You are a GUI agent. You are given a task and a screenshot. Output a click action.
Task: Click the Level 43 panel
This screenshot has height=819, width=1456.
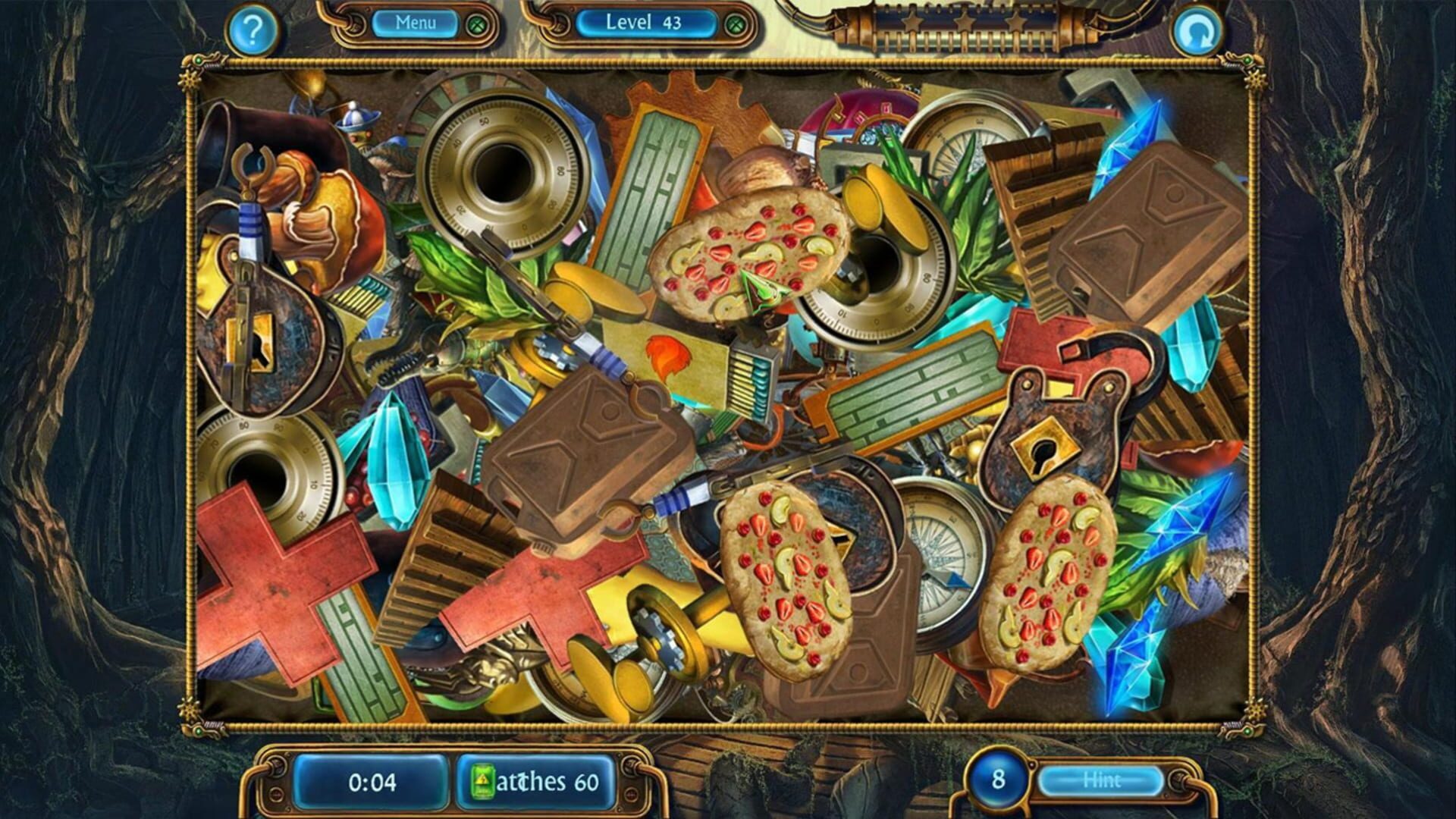pos(645,23)
